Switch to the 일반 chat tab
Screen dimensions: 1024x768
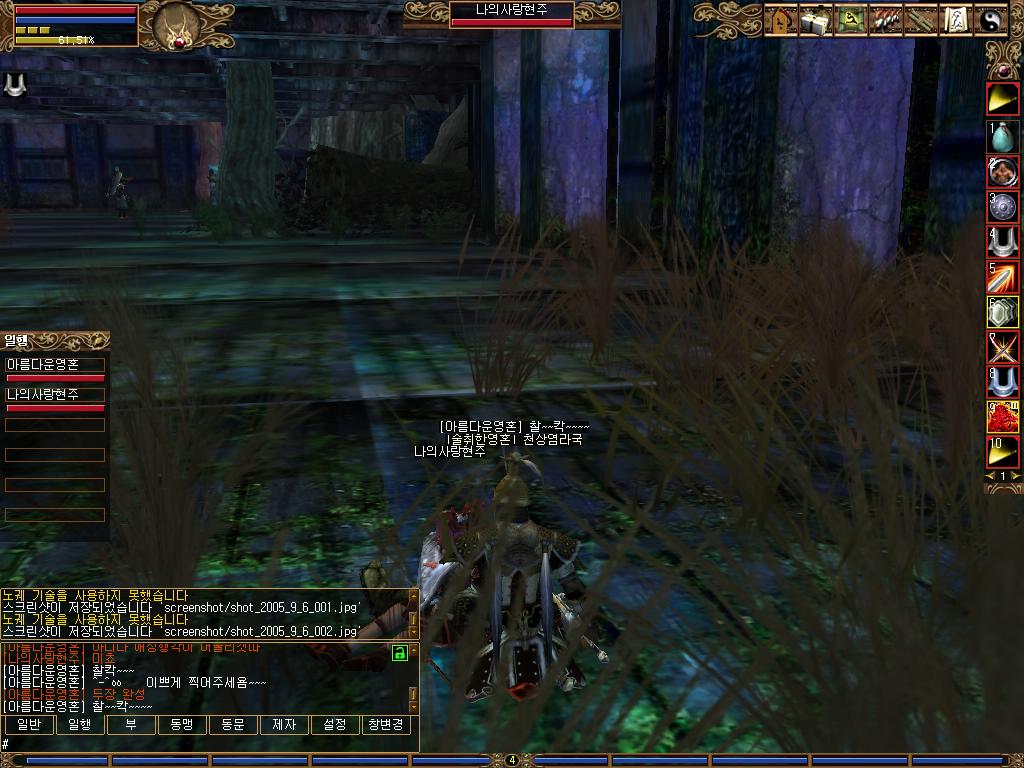tap(29, 724)
